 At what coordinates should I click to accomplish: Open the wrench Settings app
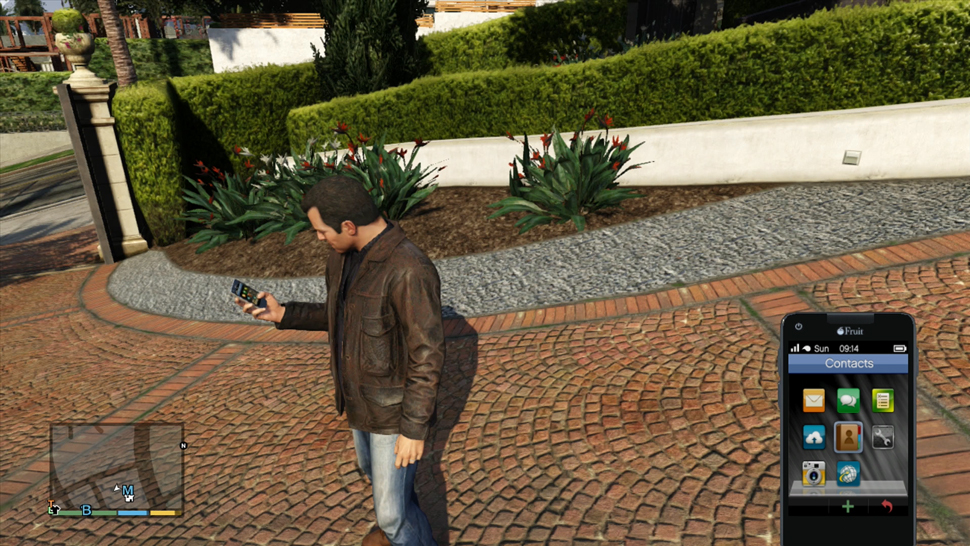pyautogui.click(x=882, y=437)
